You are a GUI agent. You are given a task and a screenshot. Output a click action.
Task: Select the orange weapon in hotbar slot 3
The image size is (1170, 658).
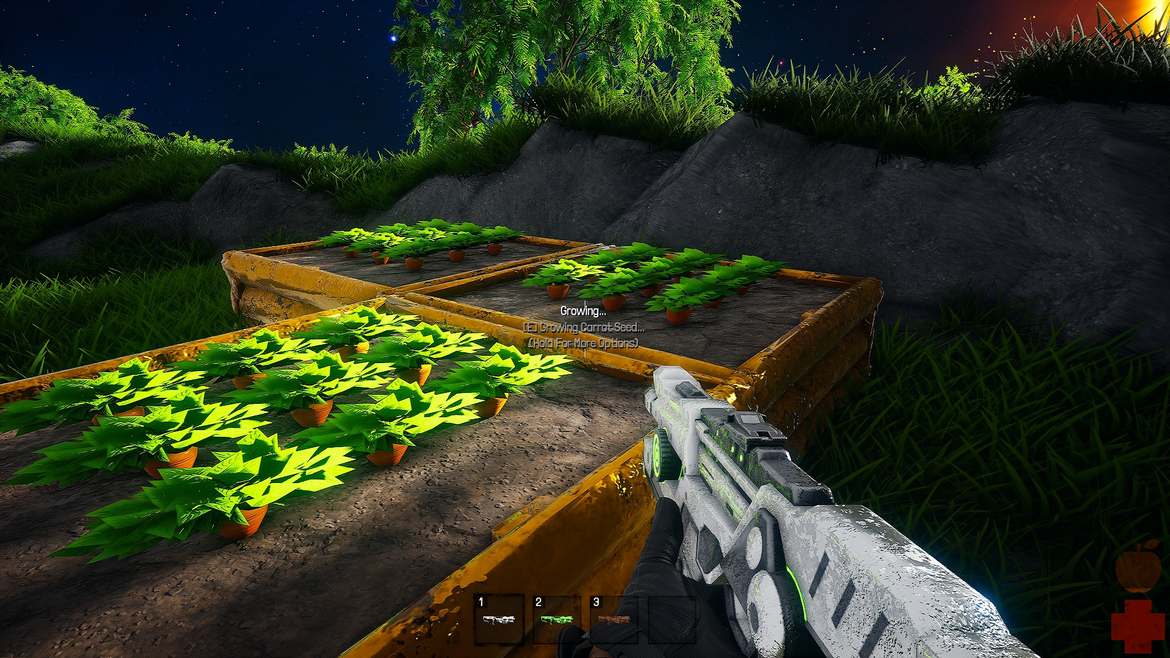coord(614,619)
